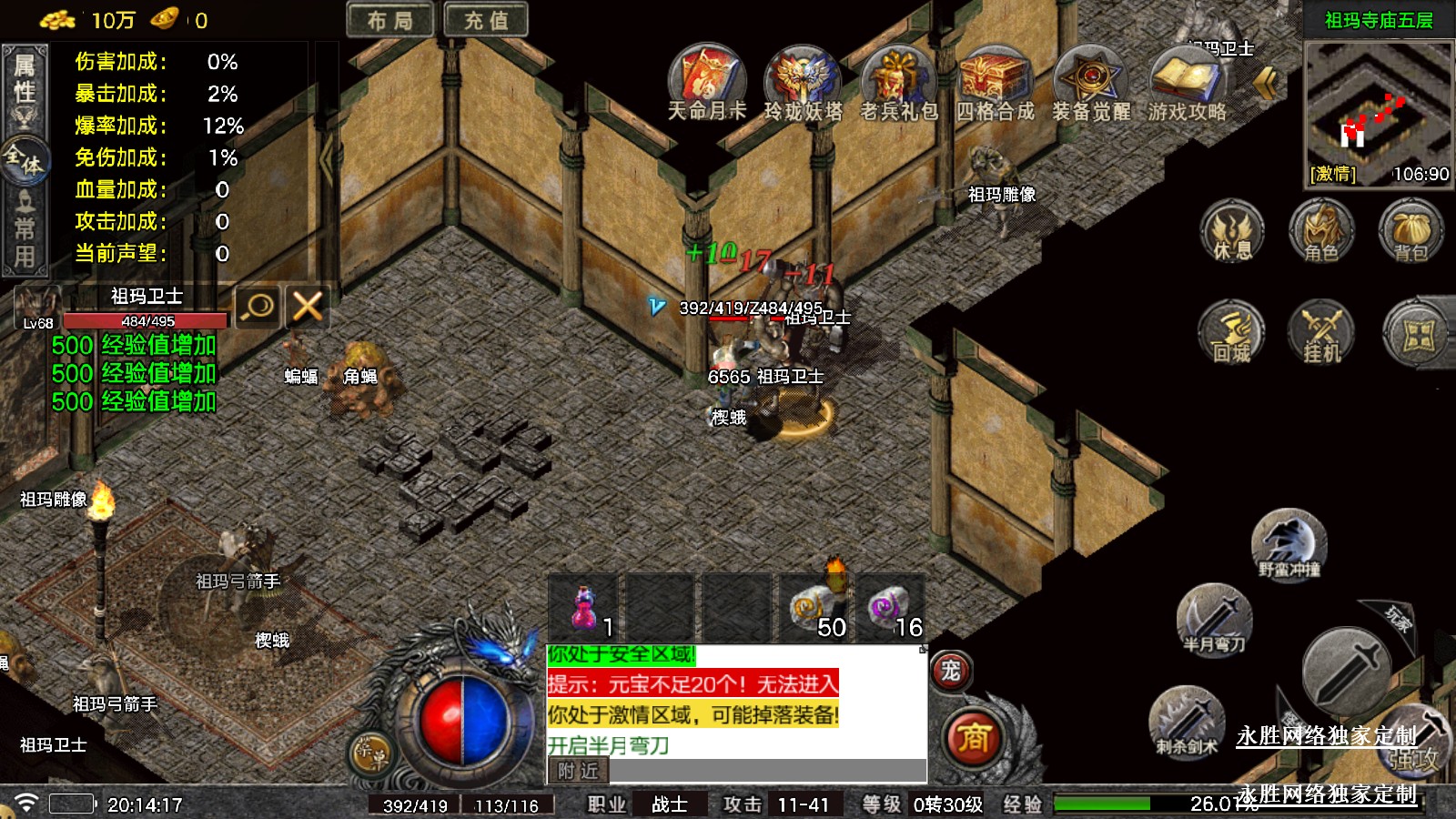Open the 背包 backpack

coord(1410,232)
